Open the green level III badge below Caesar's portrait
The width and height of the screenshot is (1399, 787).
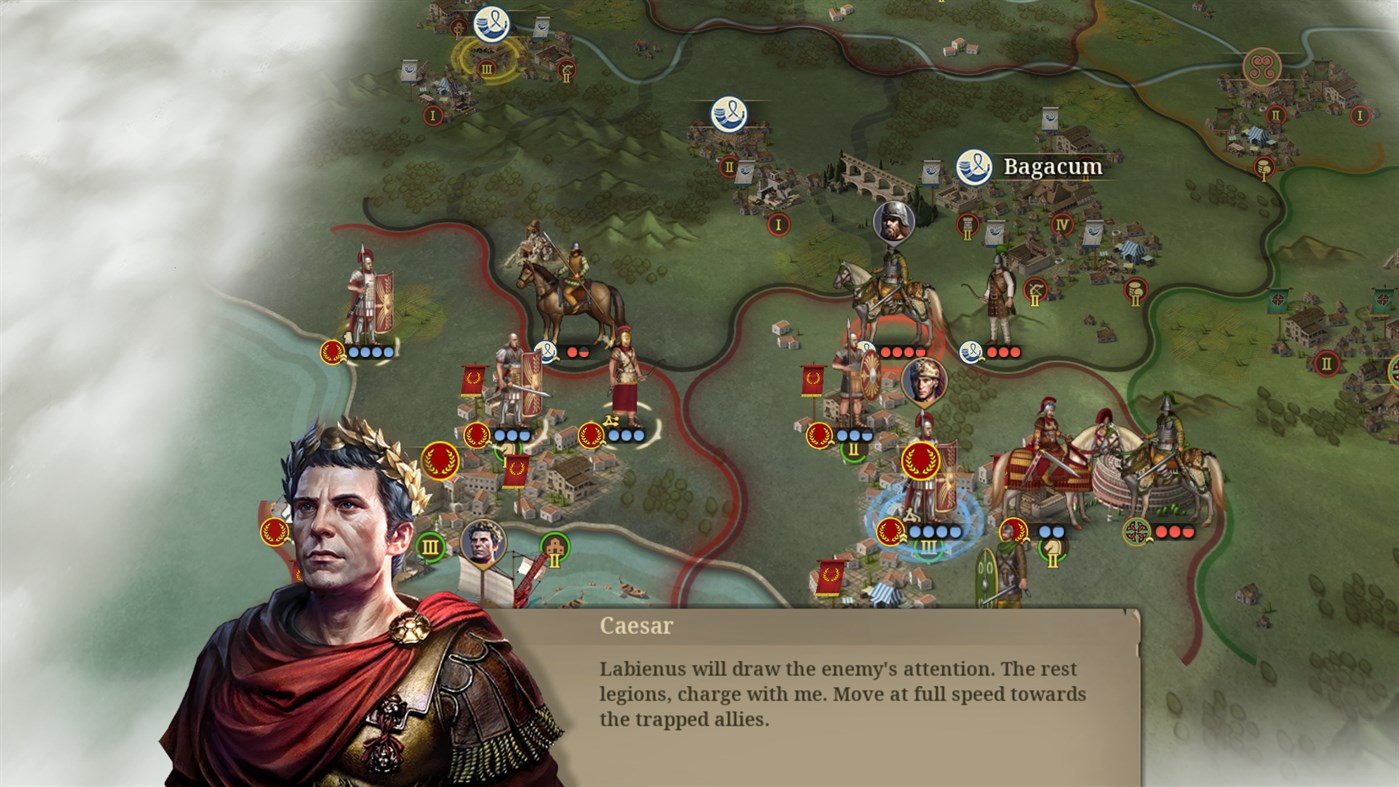coord(432,546)
